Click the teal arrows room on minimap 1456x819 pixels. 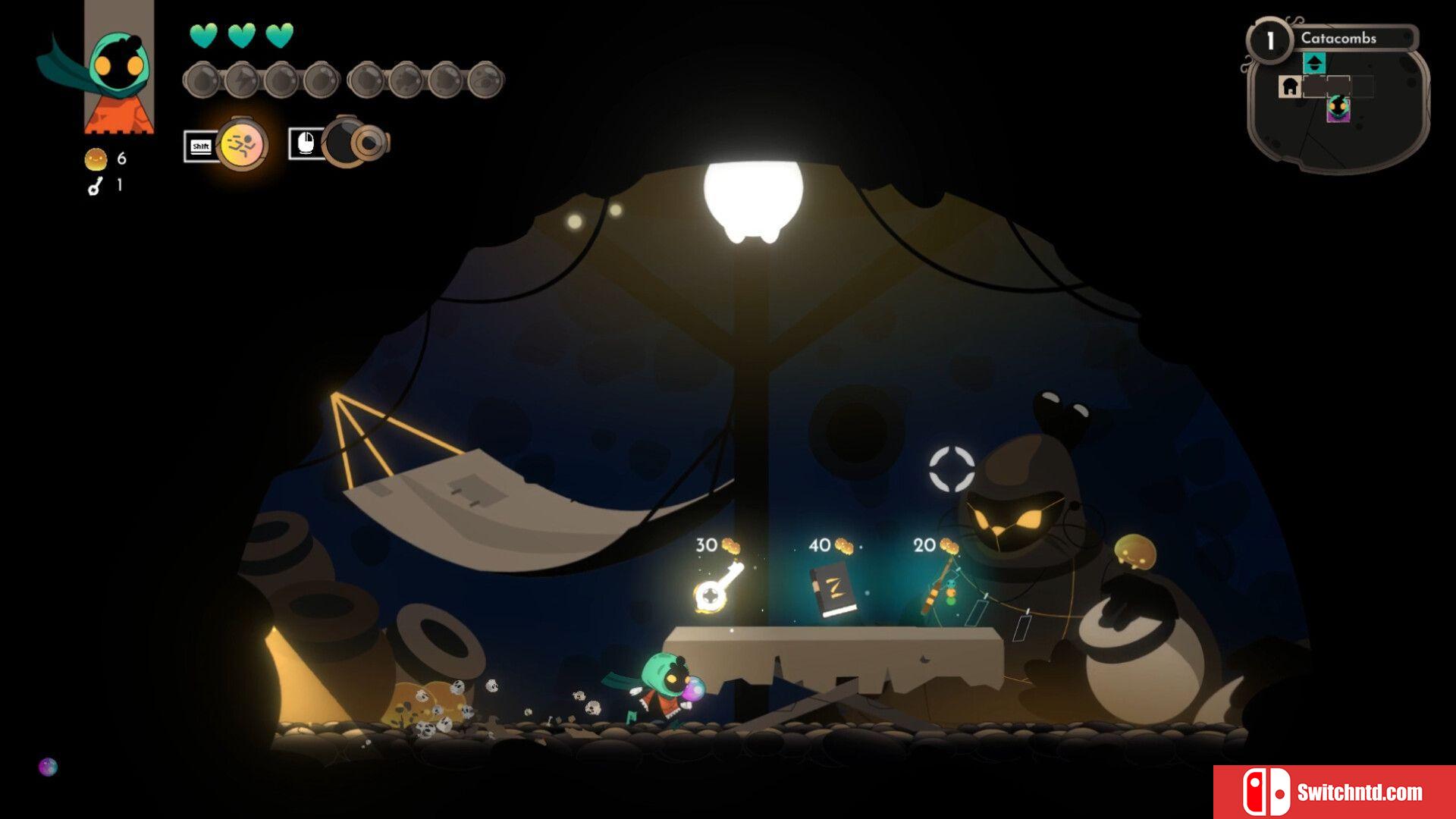coord(1314,63)
